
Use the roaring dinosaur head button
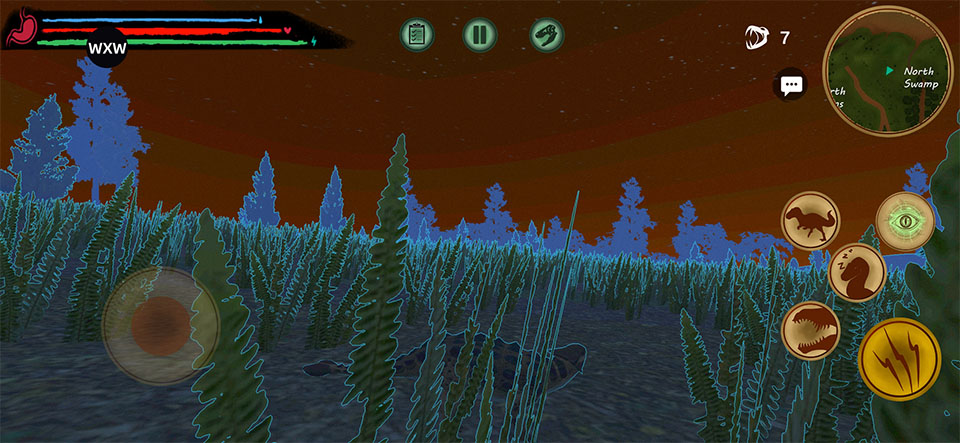pyautogui.click(x=810, y=329)
